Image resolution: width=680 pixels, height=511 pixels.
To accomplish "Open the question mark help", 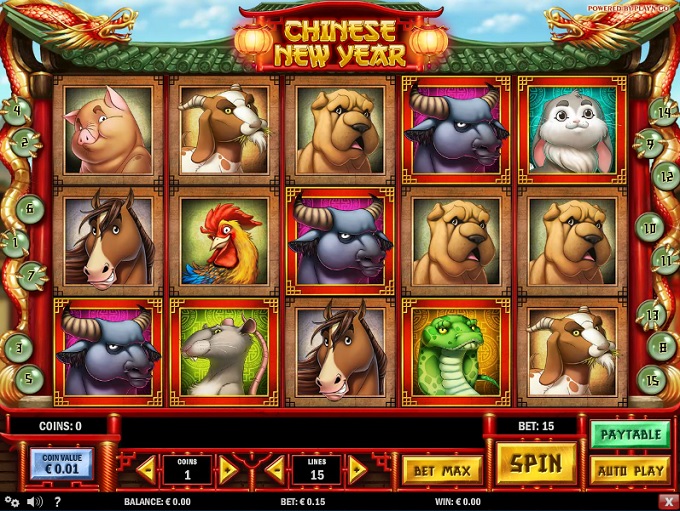I will click(x=57, y=501).
